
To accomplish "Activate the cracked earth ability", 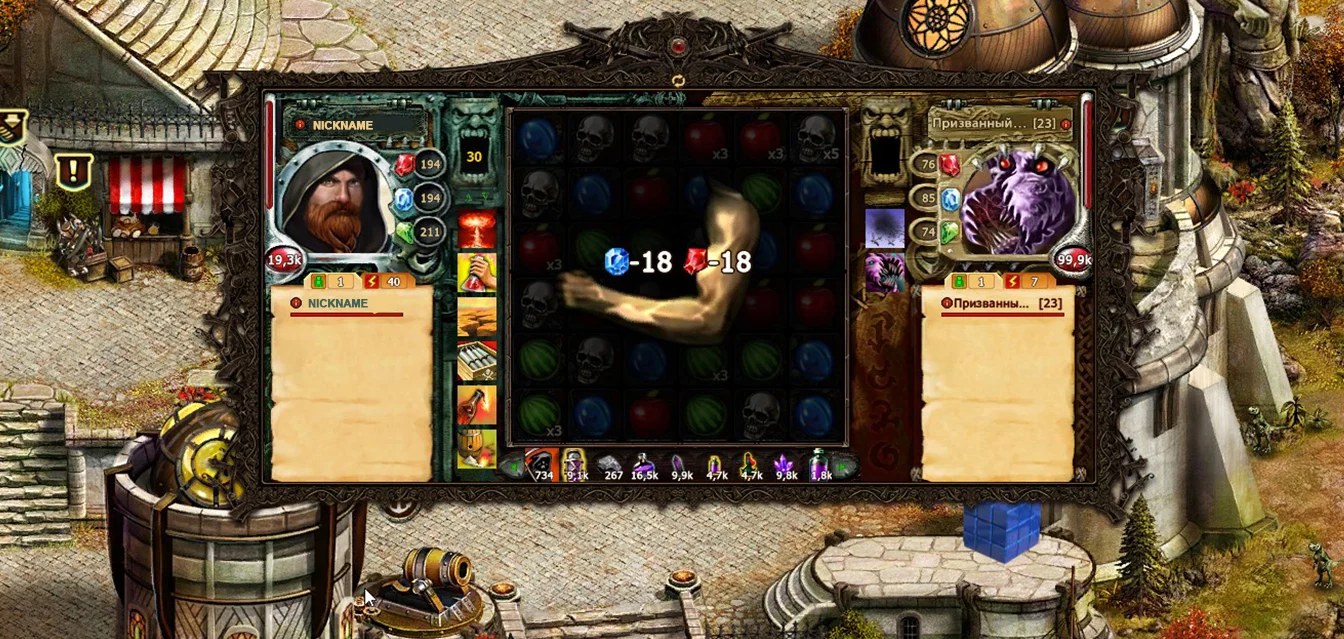I will (x=476, y=316).
